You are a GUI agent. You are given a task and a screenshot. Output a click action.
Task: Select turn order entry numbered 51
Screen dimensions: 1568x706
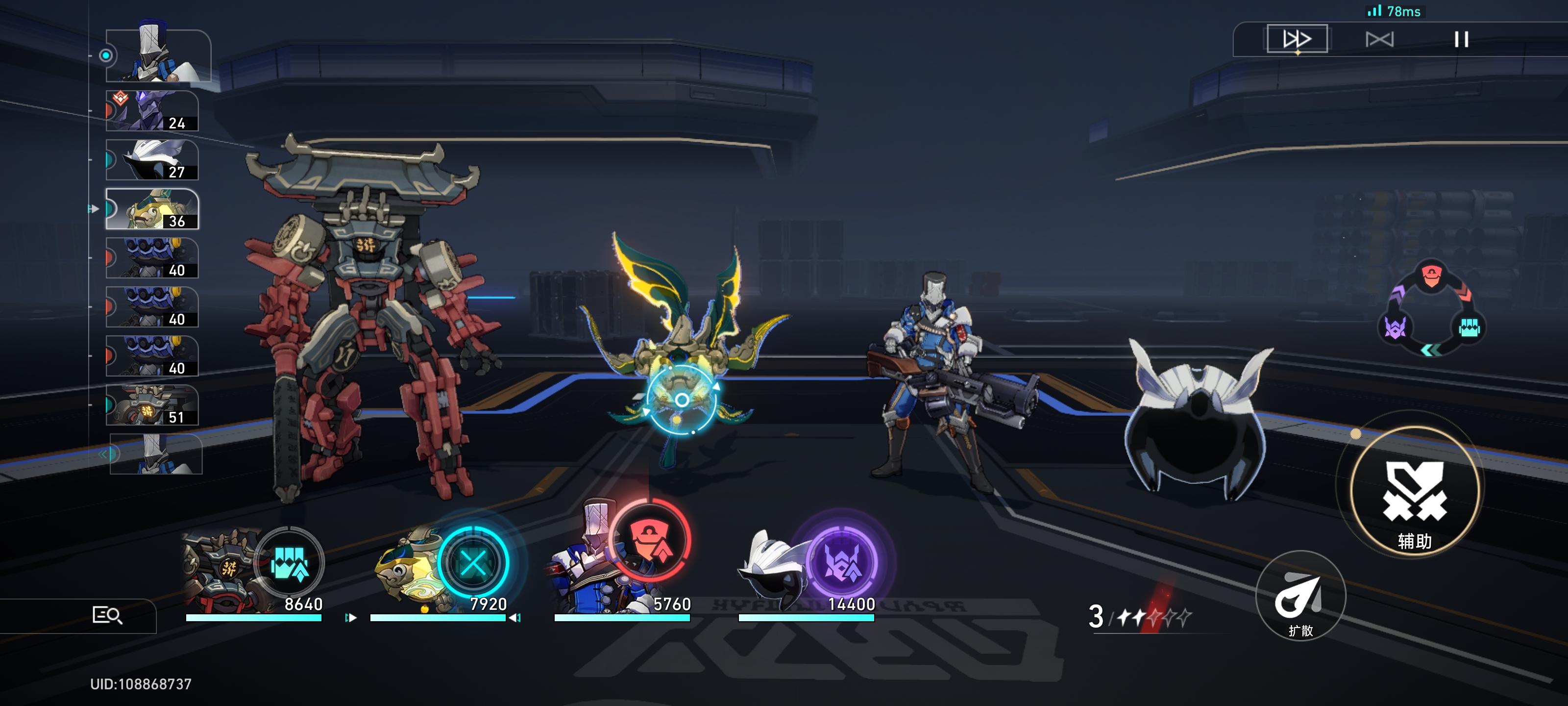tap(152, 405)
